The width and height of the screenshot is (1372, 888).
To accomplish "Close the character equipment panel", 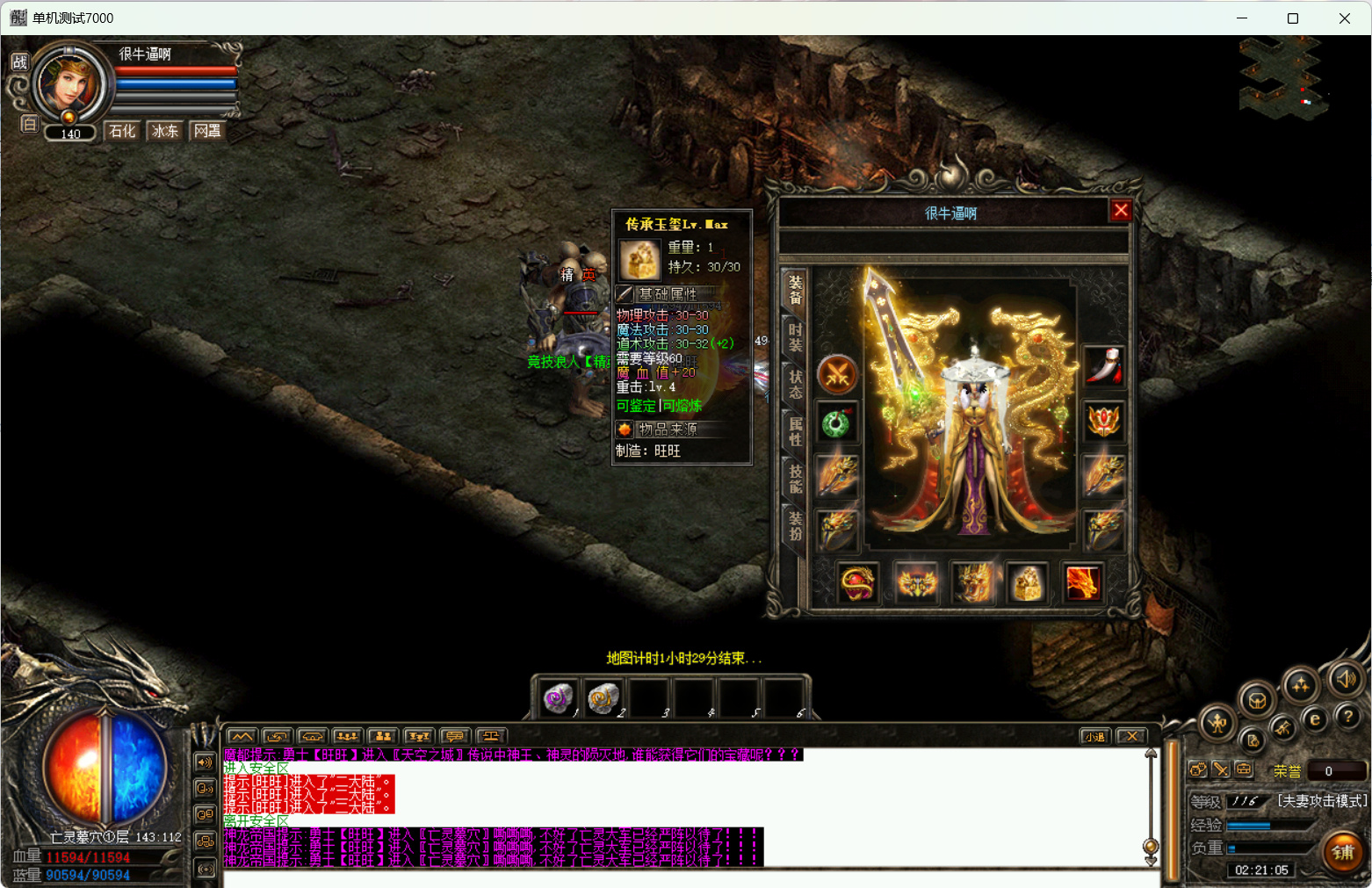I will click(x=1120, y=211).
